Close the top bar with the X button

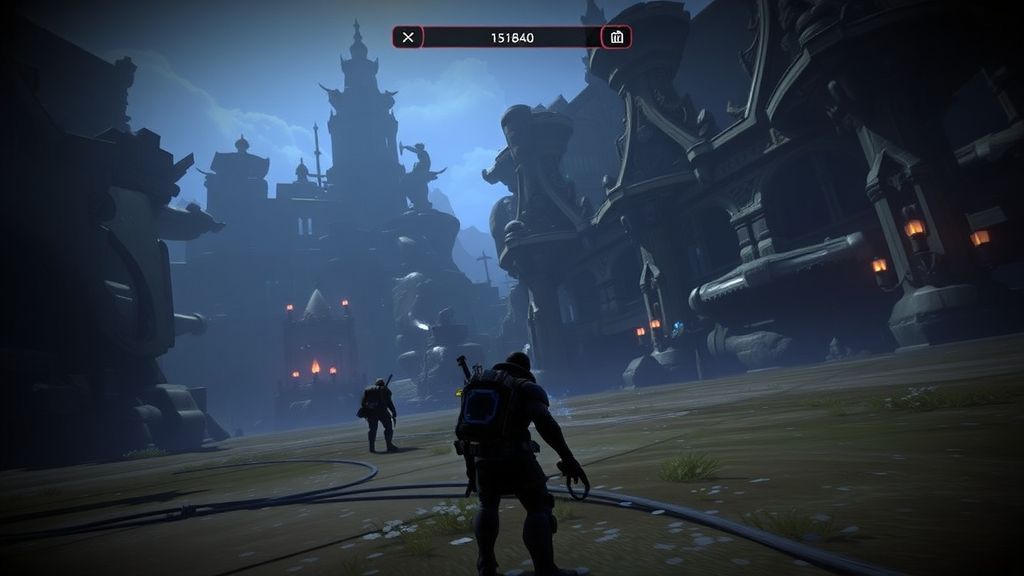tap(408, 38)
